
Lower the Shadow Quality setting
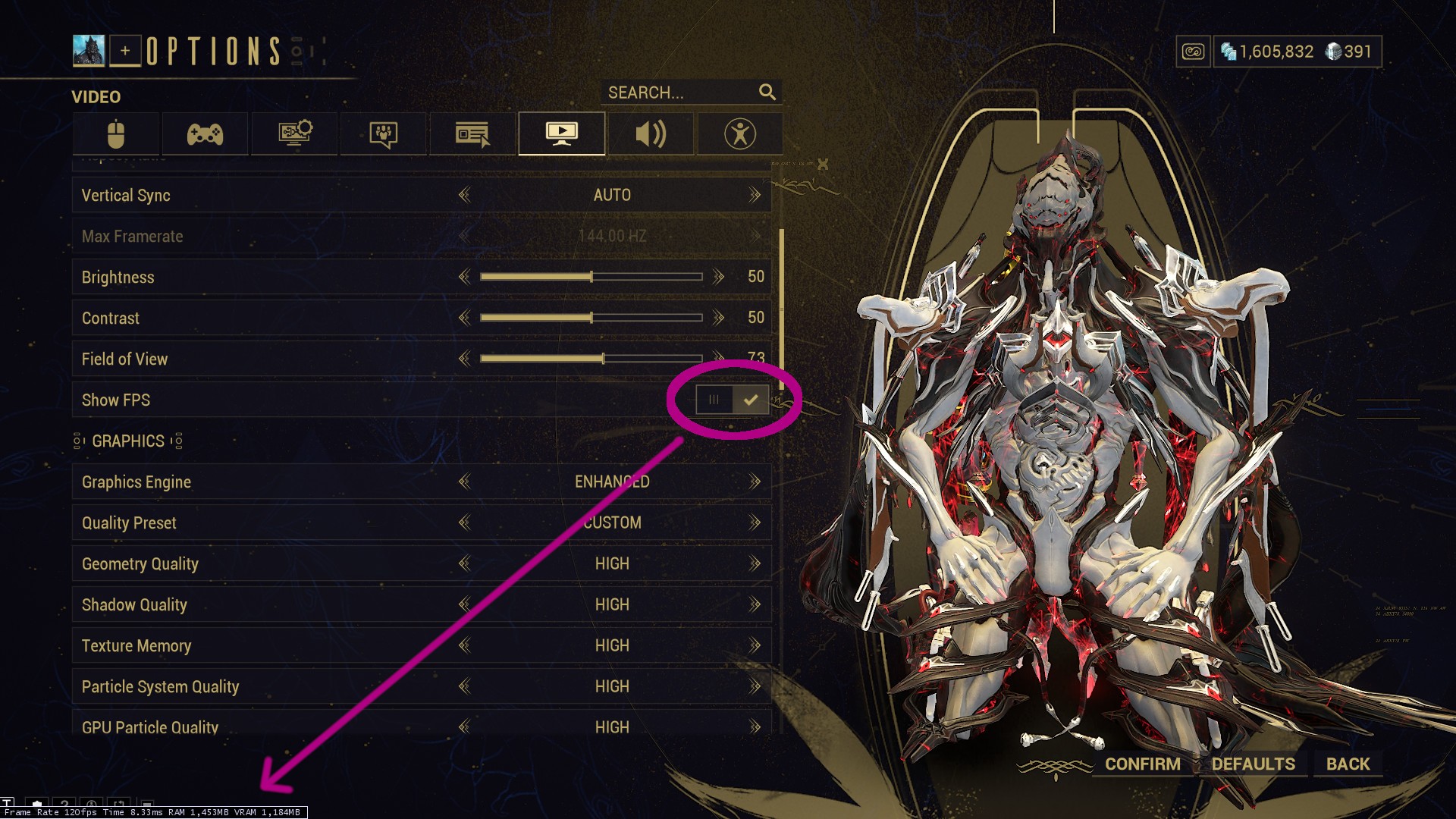coord(464,604)
